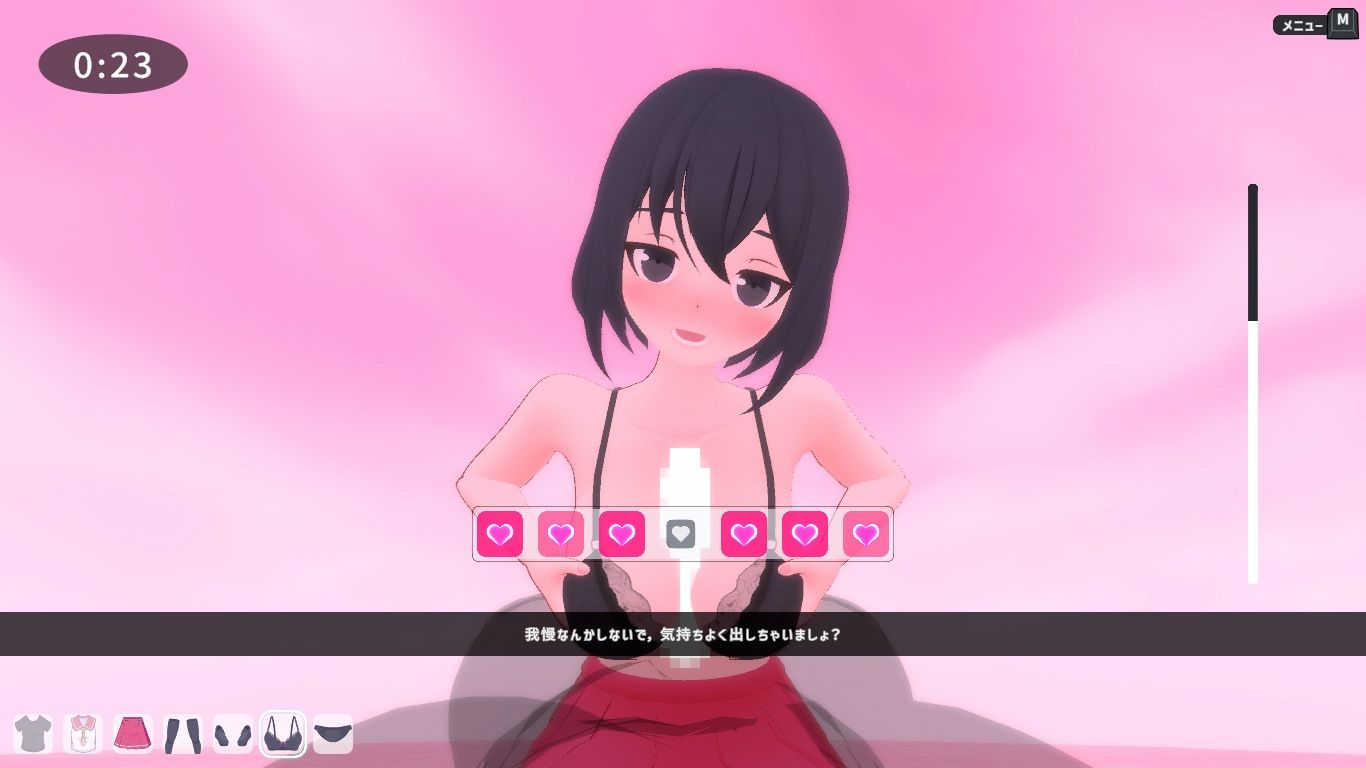Toggle the pink skirt clothing icon
This screenshot has width=1366, height=768.
pyautogui.click(x=133, y=733)
